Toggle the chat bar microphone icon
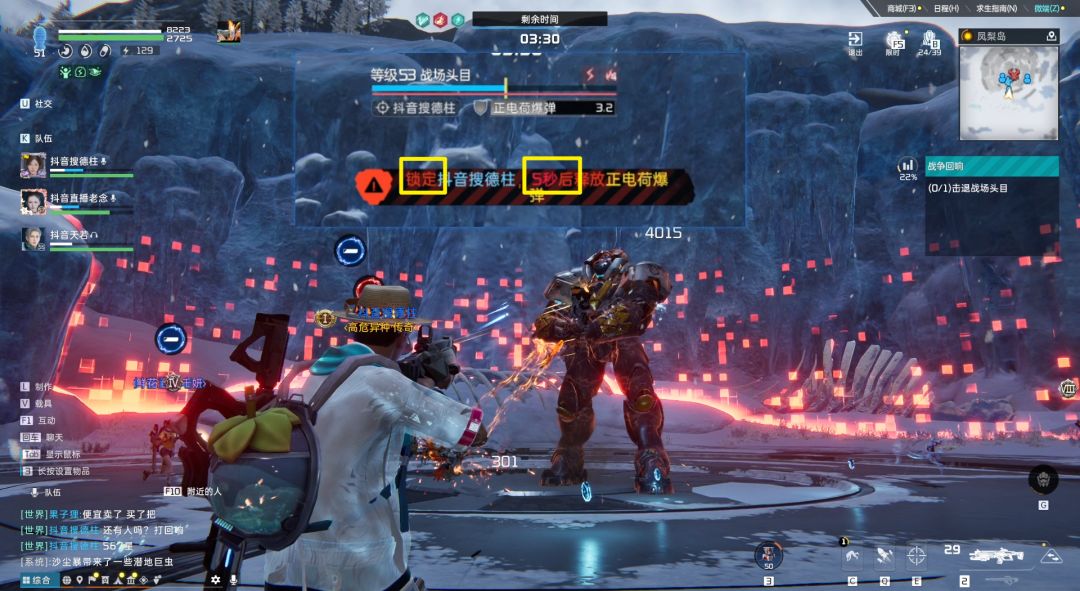 click(x=233, y=579)
